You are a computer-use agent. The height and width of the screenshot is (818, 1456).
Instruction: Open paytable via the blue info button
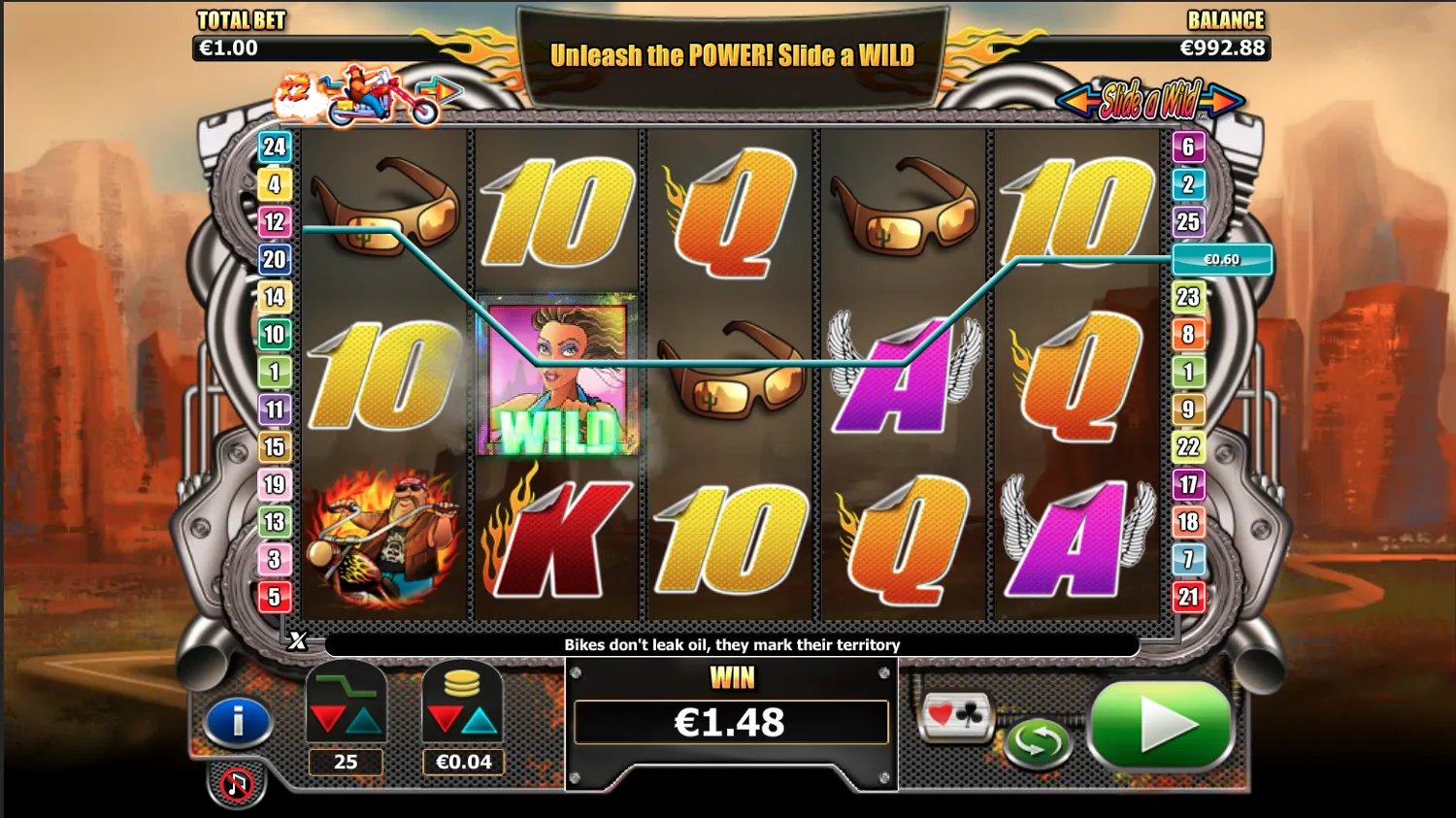click(239, 721)
